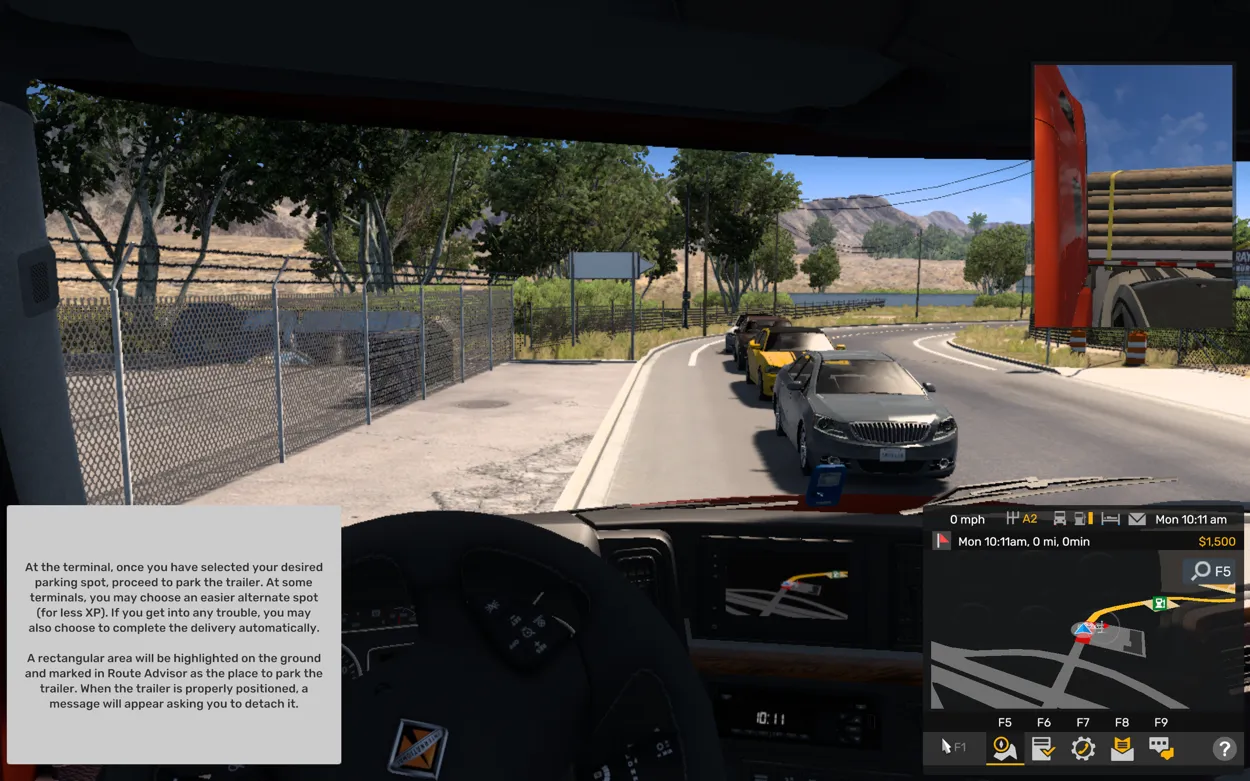Viewport: 1250px width, 781px height.
Task: Select the gas station marker on minimap
Action: (x=1160, y=603)
